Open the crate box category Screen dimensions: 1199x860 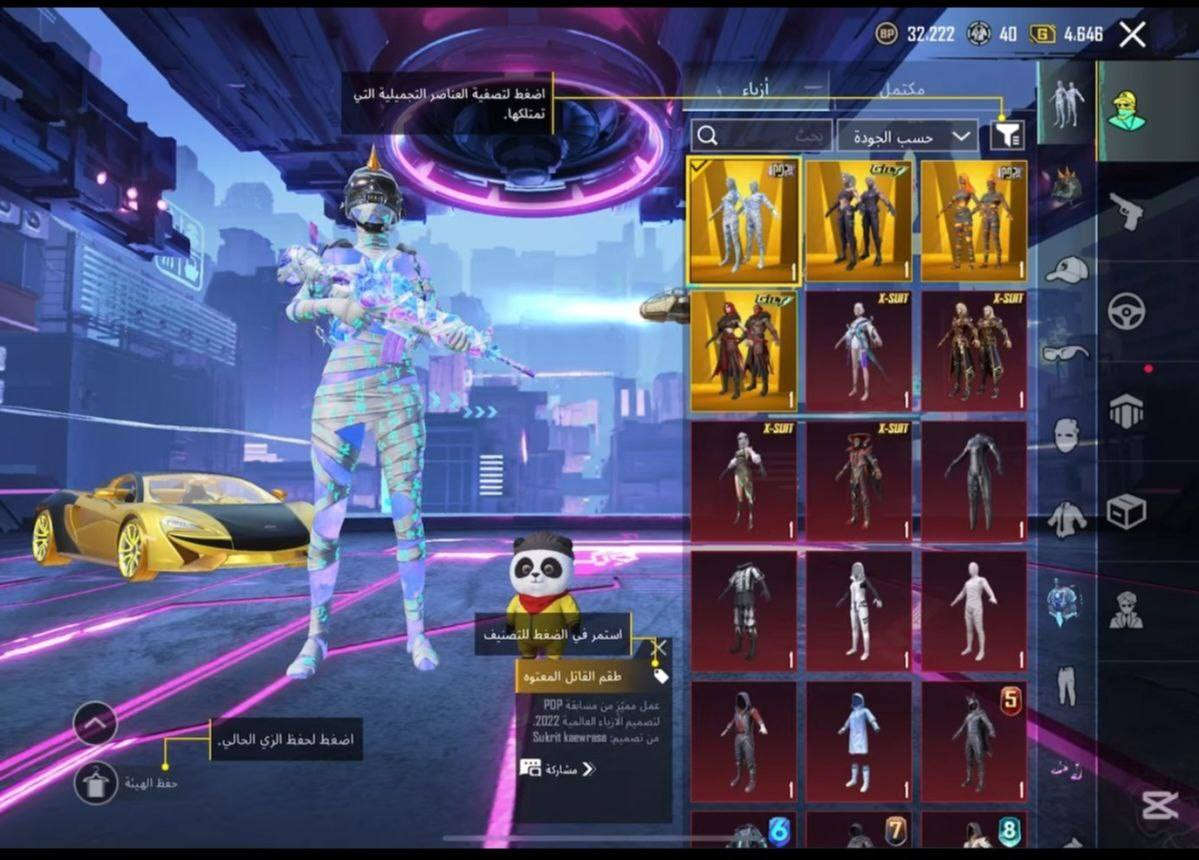[x=1125, y=512]
